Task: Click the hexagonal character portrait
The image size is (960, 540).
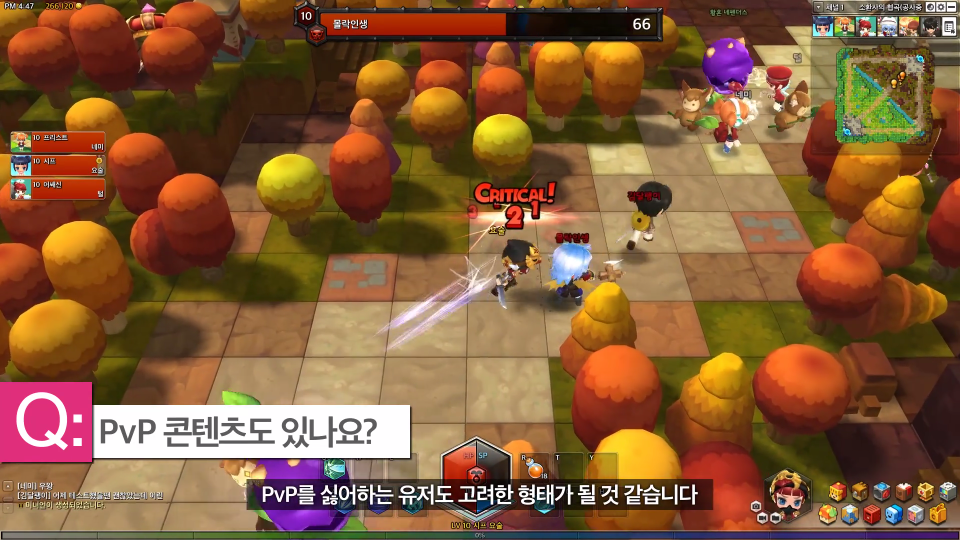Action: coord(786,492)
